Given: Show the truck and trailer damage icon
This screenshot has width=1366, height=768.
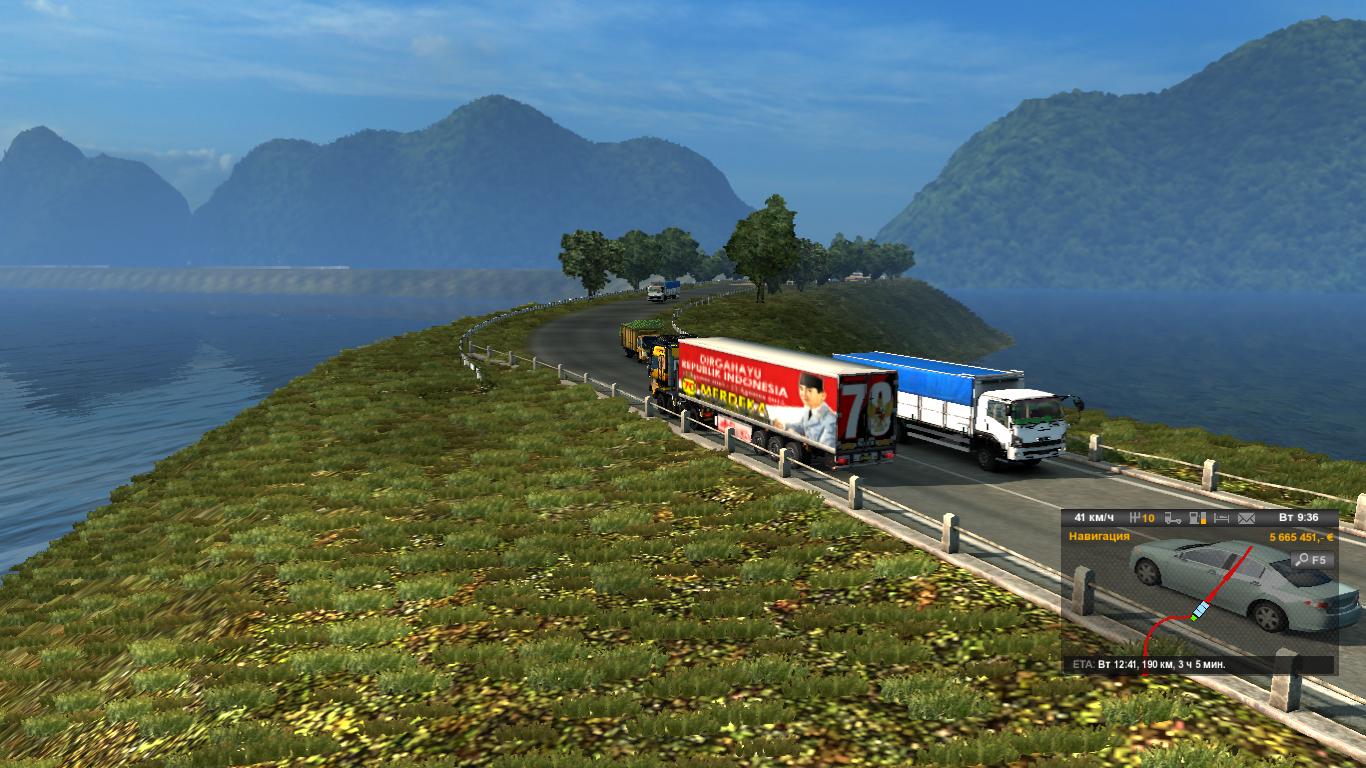Looking at the screenshot, I should point(1173,518).
